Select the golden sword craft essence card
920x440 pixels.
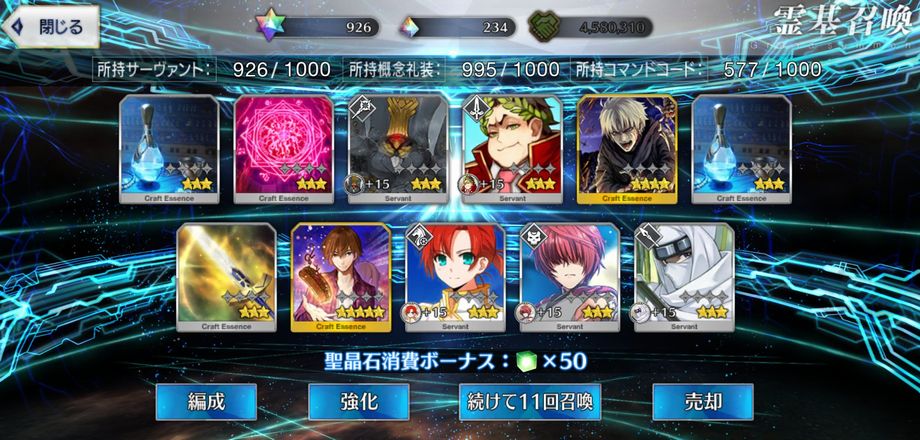[226, 277]
